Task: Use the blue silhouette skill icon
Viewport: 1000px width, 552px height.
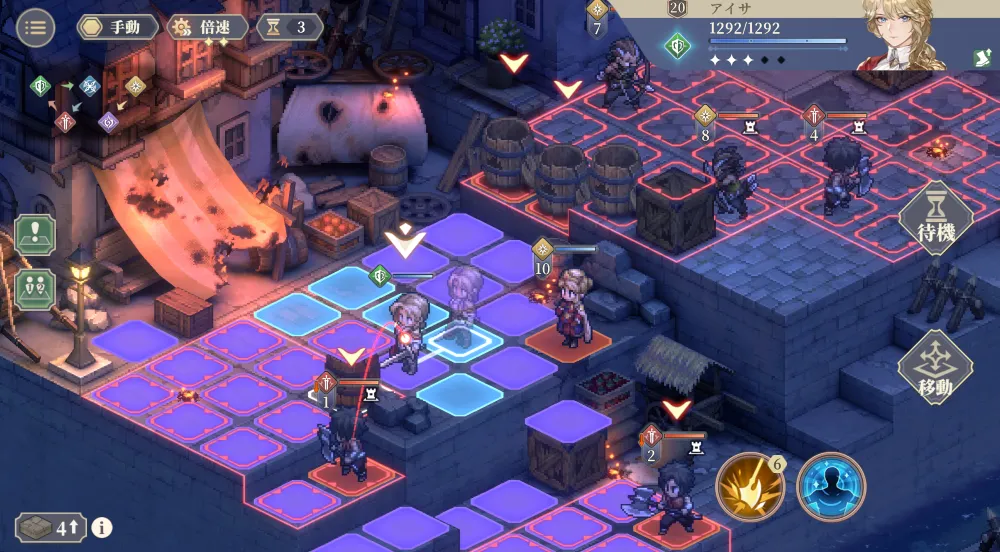Action: [x=830, y=487]
